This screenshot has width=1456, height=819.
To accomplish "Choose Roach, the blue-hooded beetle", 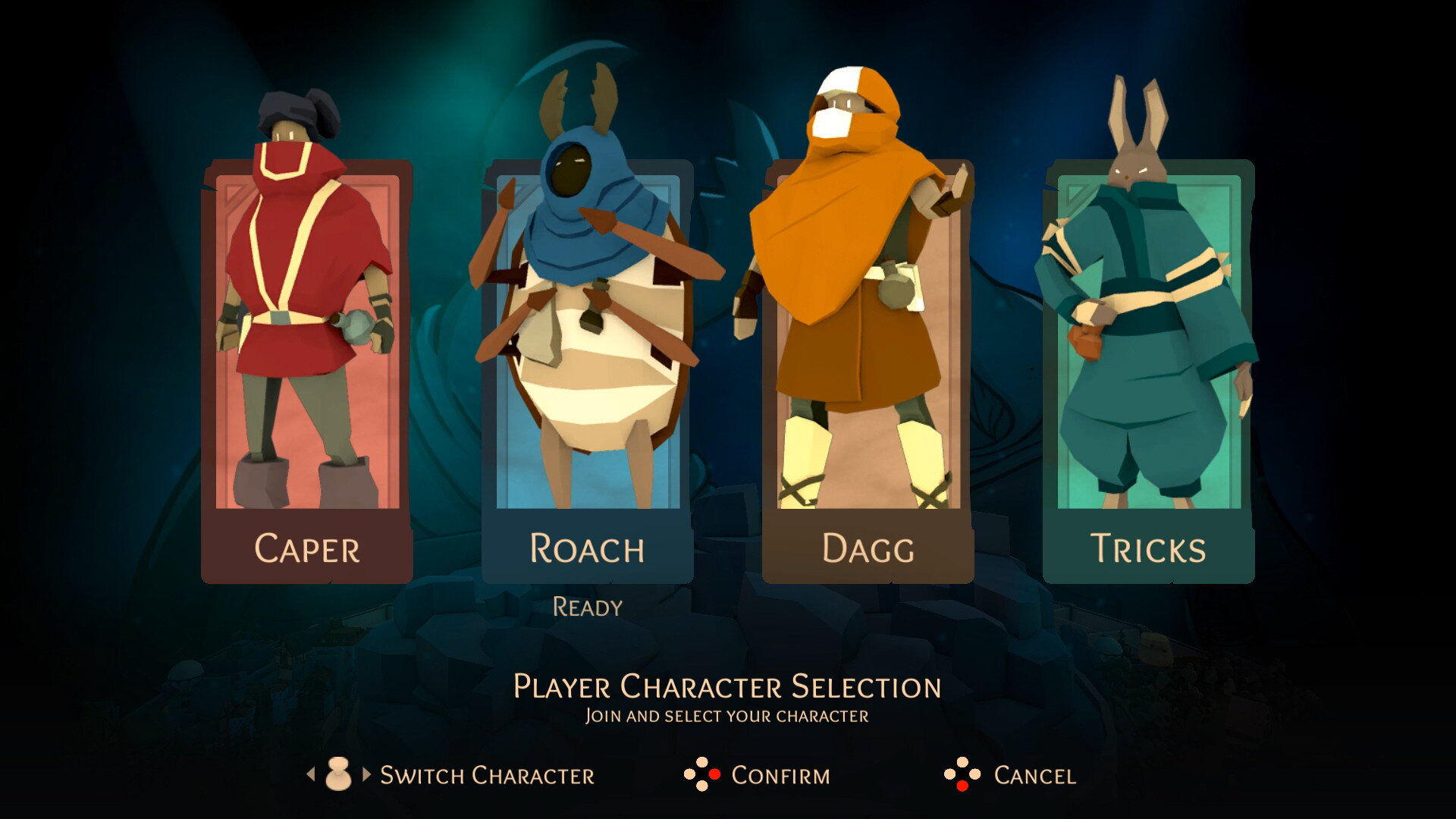I will [587, 372].
